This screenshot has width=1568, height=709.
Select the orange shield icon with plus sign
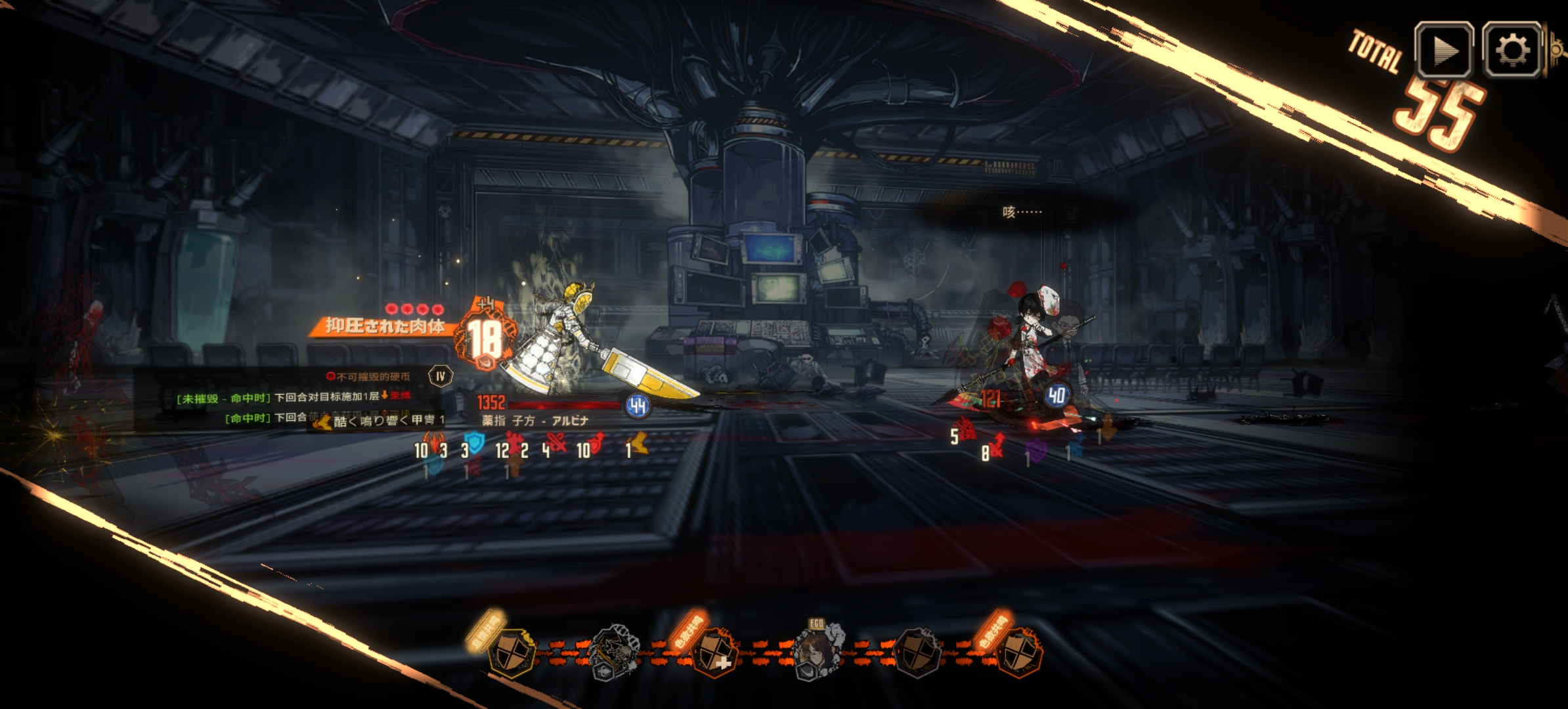tap(714, 651)
